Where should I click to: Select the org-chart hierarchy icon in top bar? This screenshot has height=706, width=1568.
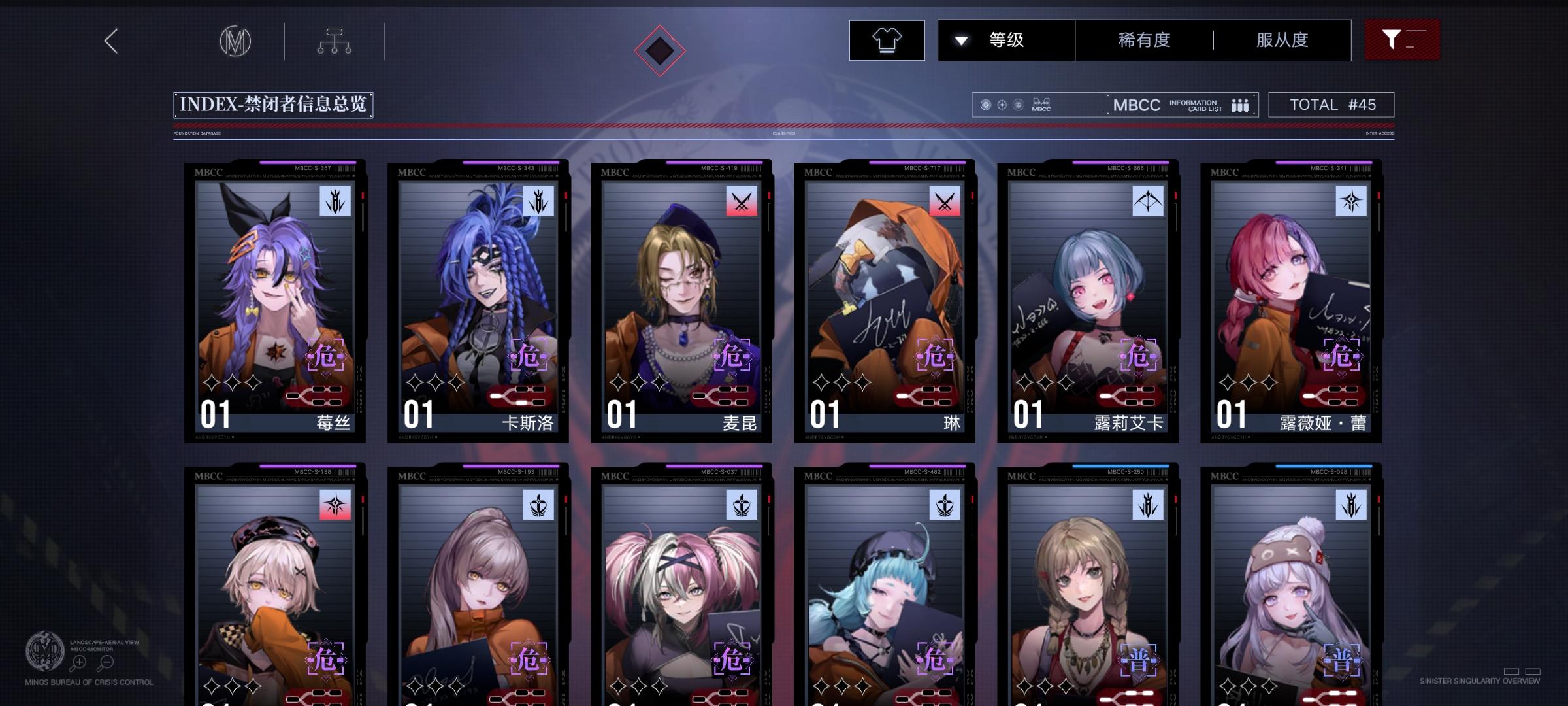click(x=335, y=40)
